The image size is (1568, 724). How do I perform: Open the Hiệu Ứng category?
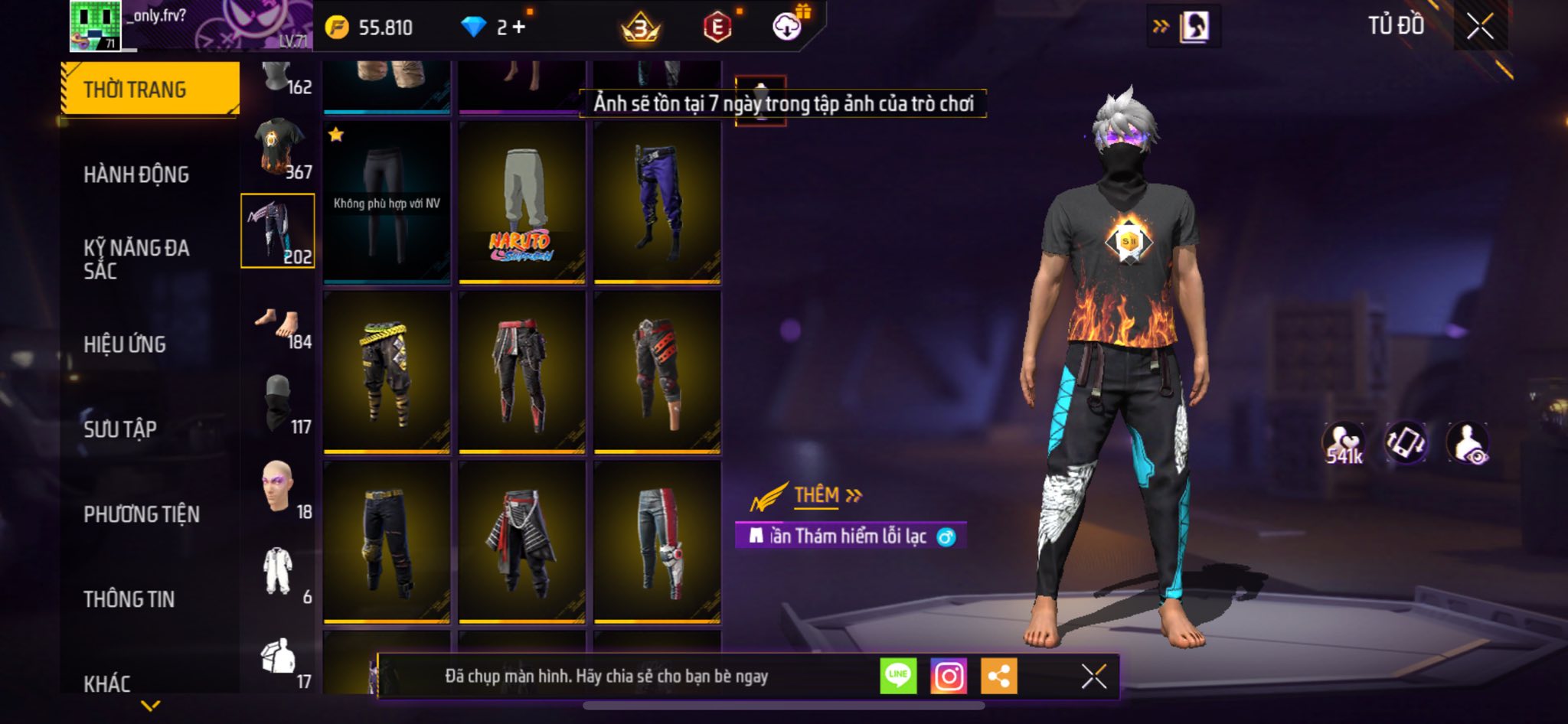pos(125,344)
